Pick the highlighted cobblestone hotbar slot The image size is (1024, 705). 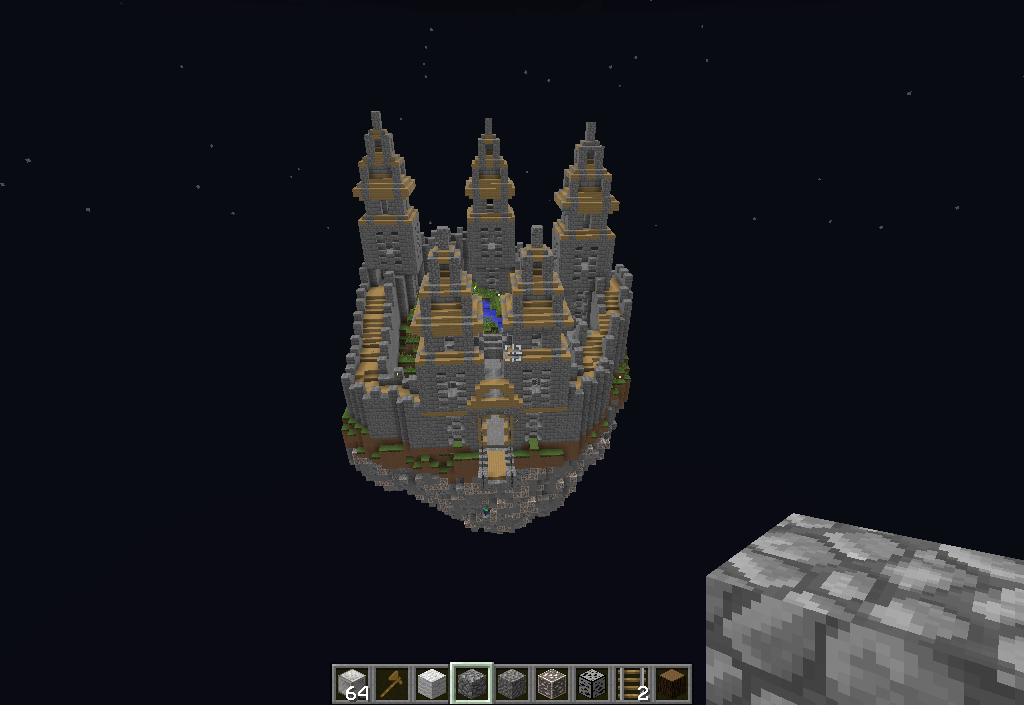click(471, 683)
